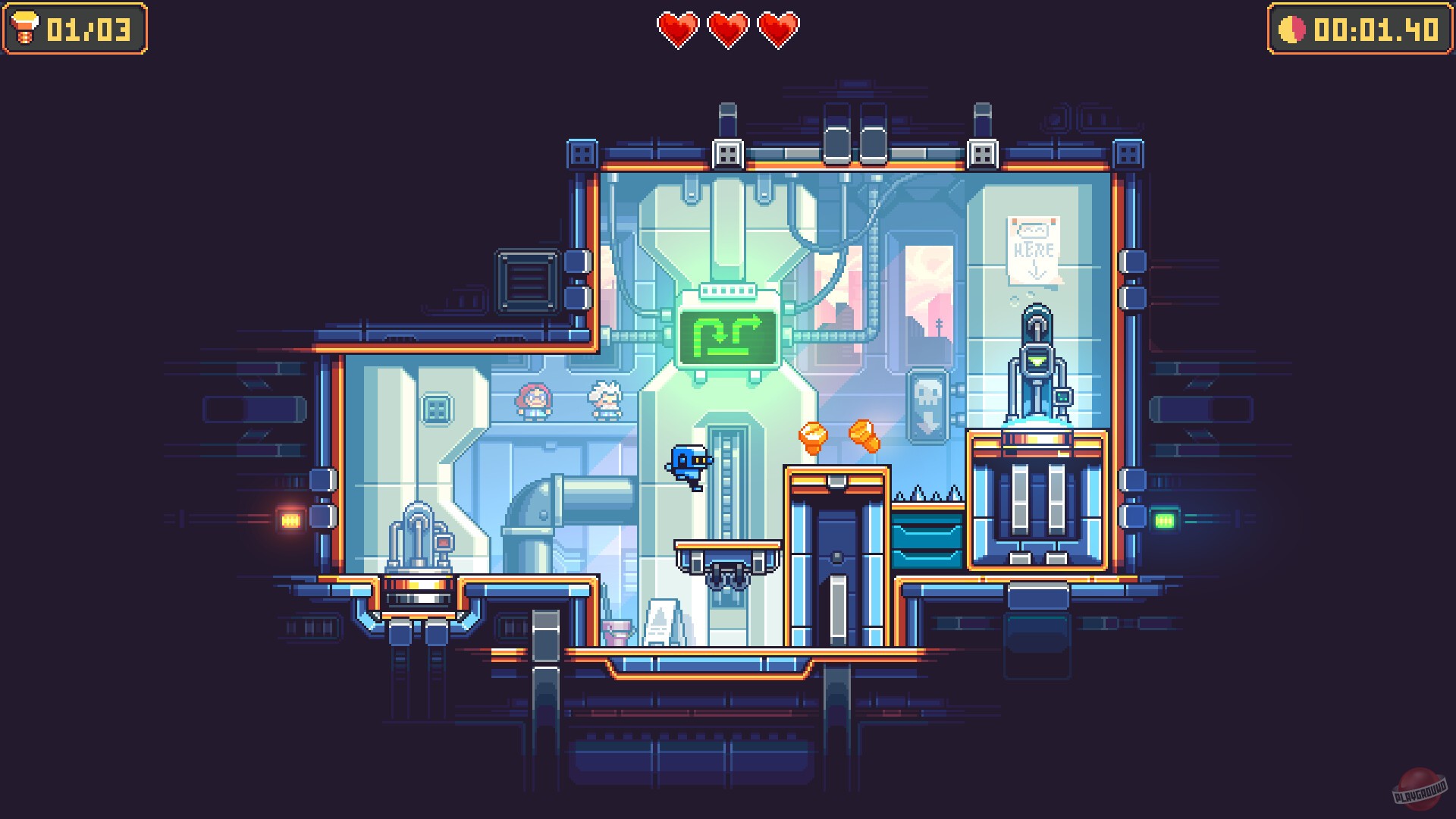Click the middle heart icon

[x=729, y=30]
